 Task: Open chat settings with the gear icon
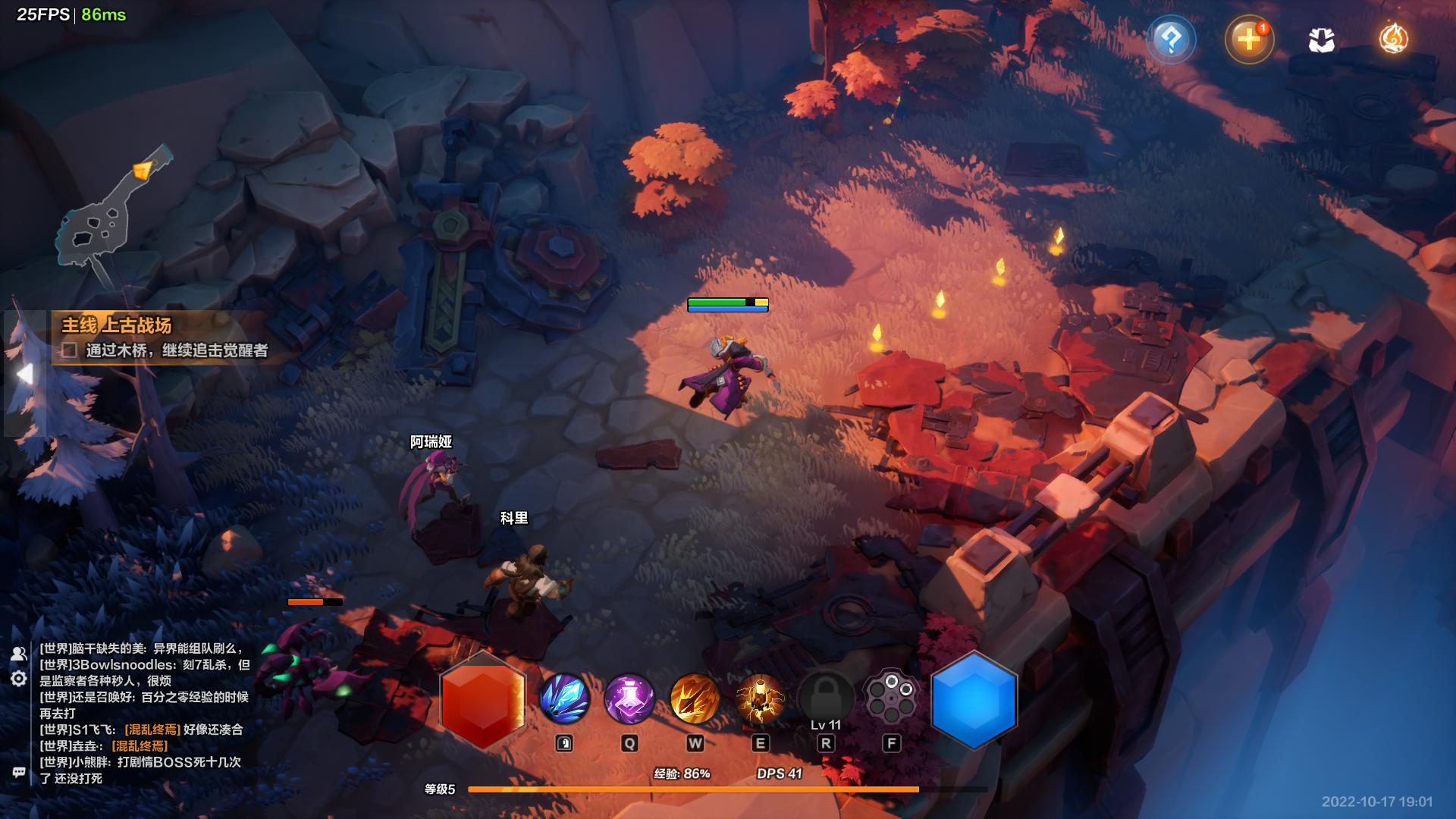pyautogui.click(x=19, y=679)
